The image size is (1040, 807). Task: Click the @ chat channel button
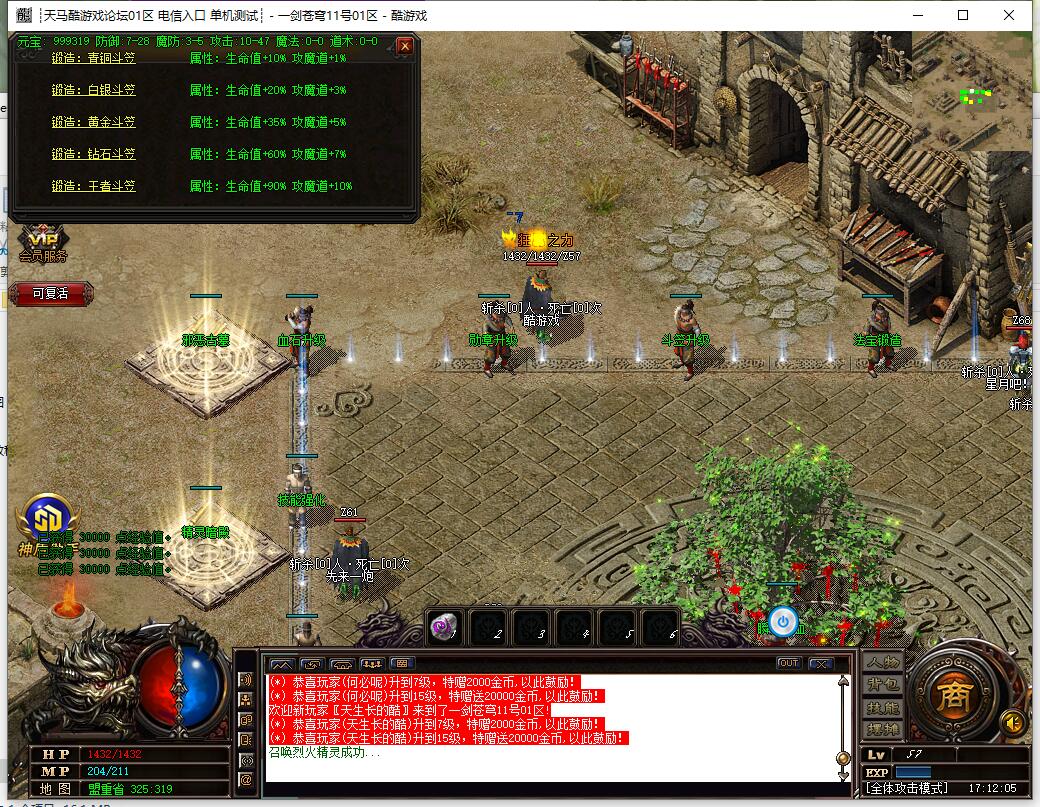(x=246, y=779)
